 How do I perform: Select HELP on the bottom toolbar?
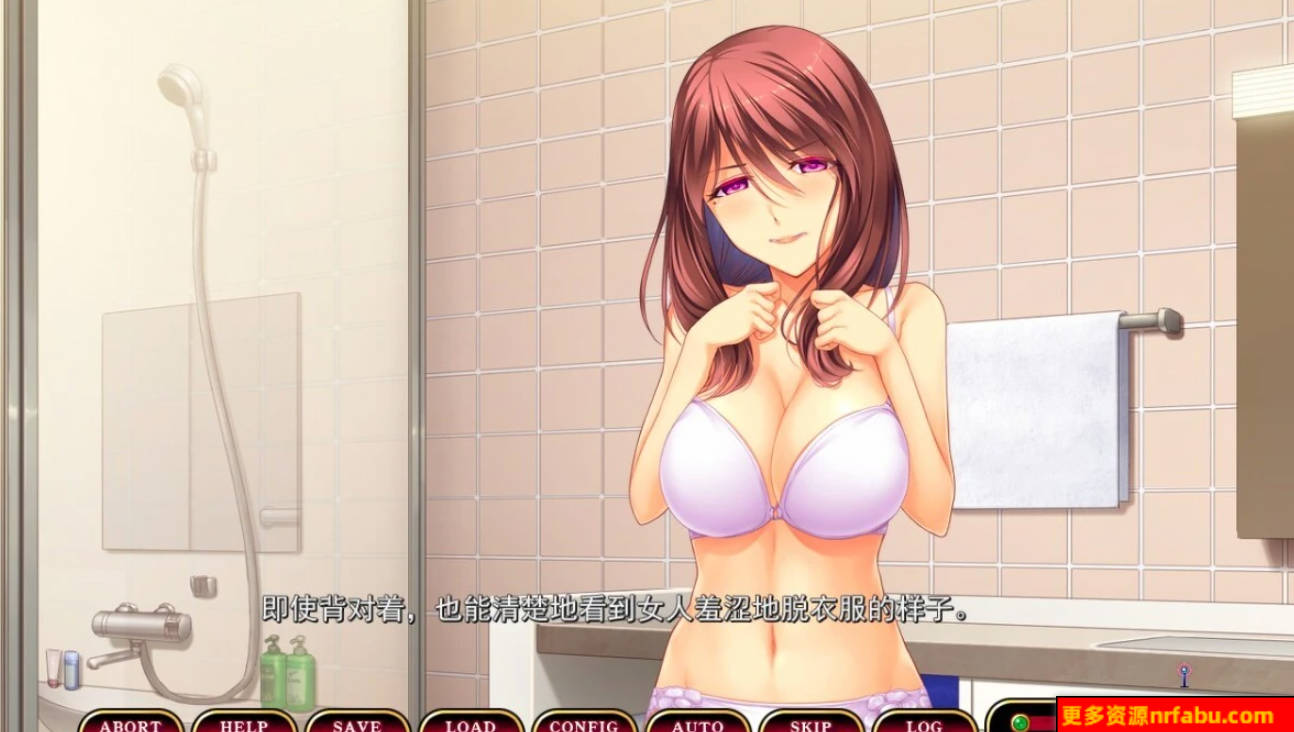pos(245,724)
